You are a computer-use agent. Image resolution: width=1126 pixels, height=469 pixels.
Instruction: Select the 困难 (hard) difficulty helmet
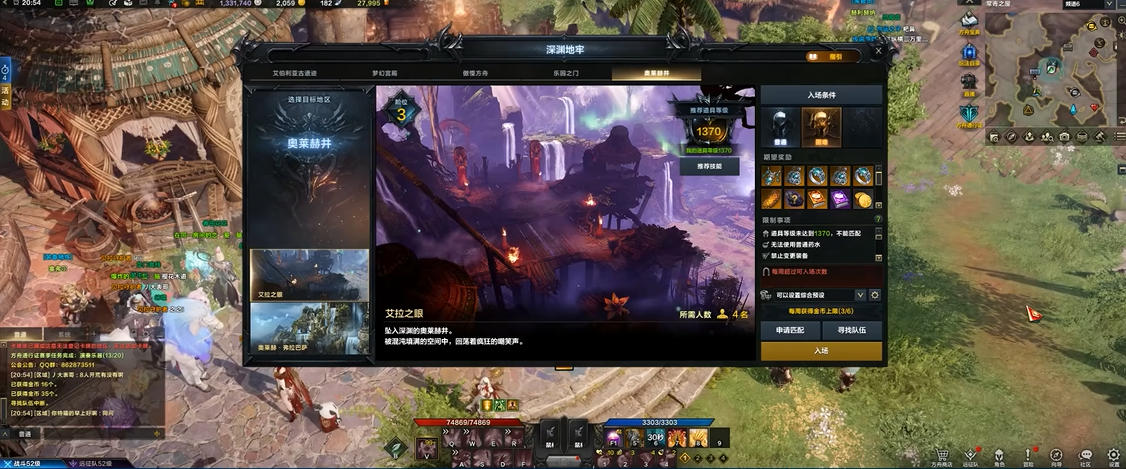[821, 127]
